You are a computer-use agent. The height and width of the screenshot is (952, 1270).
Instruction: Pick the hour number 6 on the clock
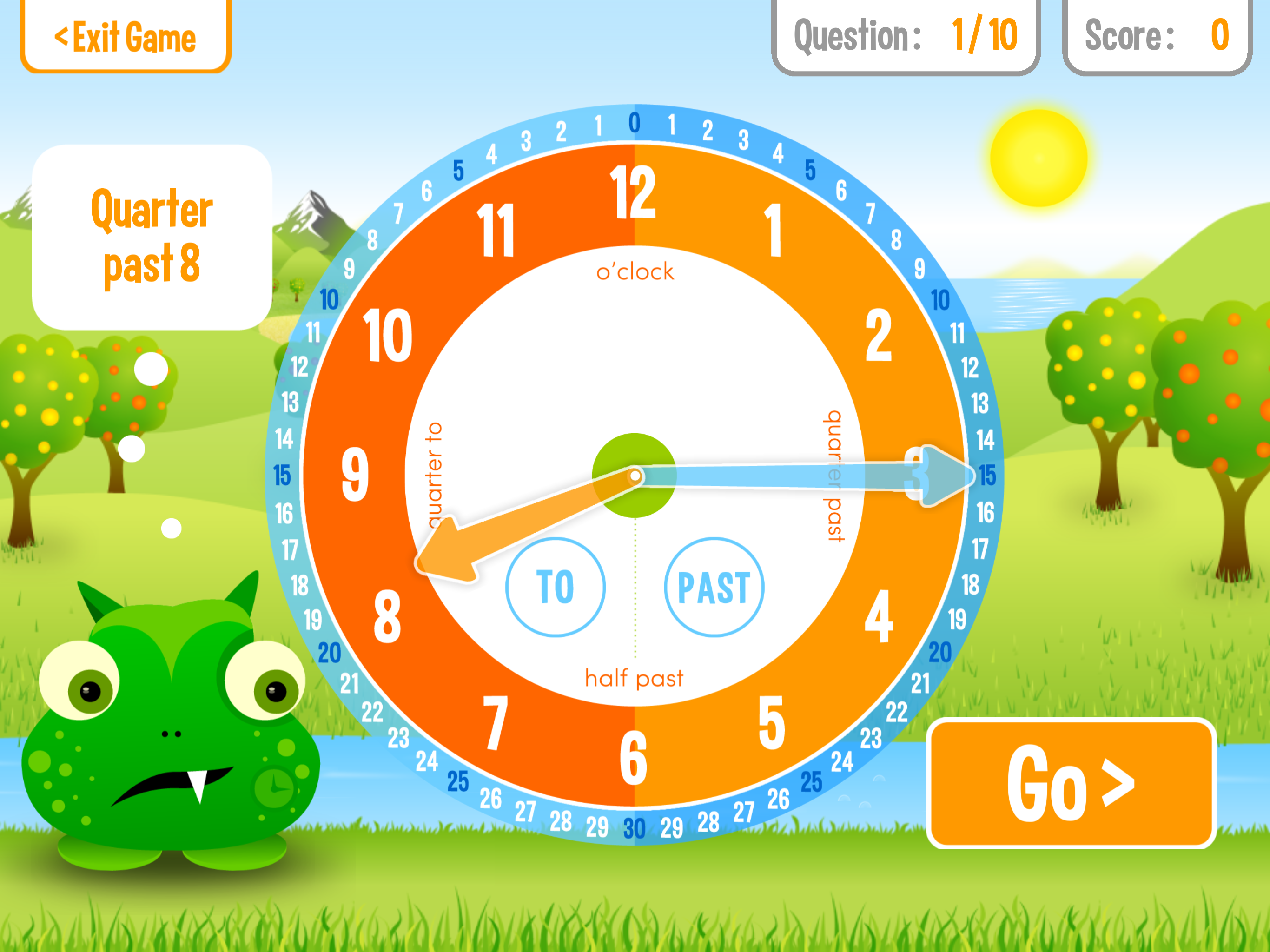point(633,758)
